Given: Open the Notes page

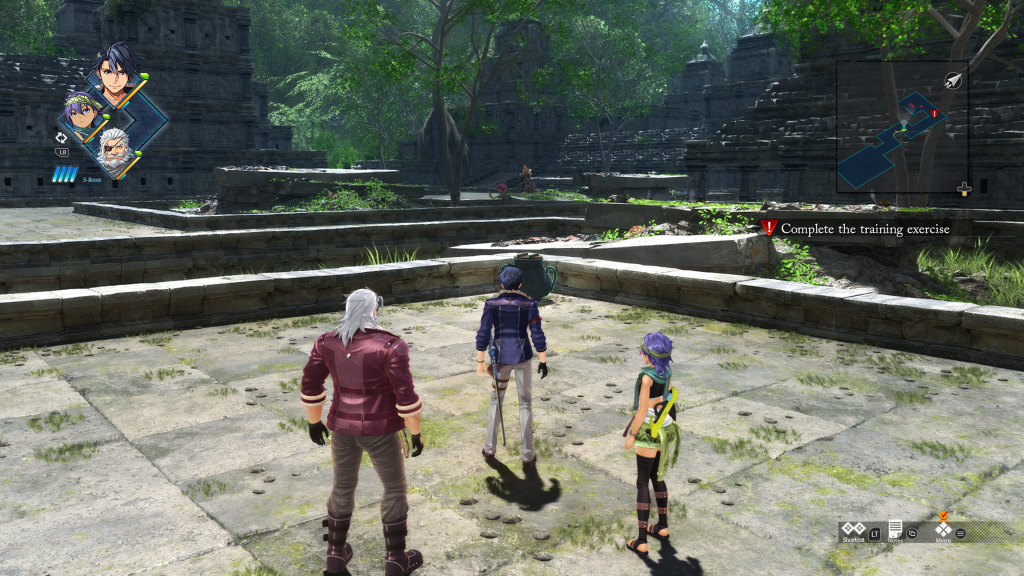Looking at the screenshot, I should (x=895, y=529).
